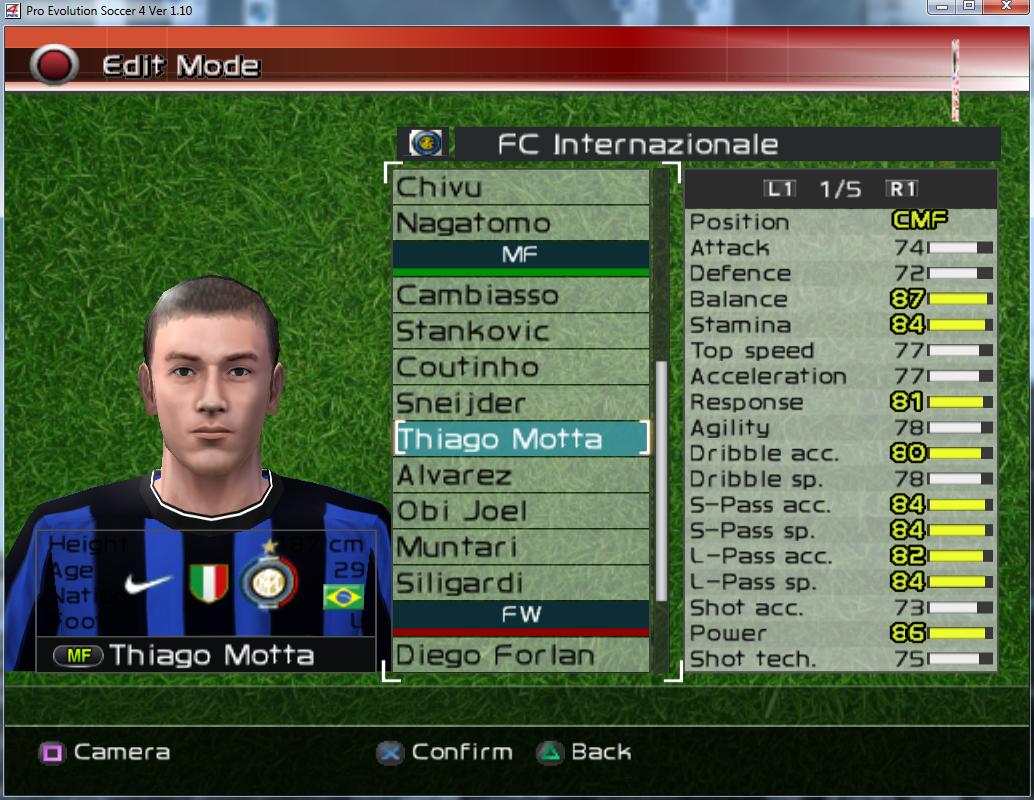Choose Obi Joel from the list
The height and width of the screenshot is (800, 1034).
click(520, 511)
